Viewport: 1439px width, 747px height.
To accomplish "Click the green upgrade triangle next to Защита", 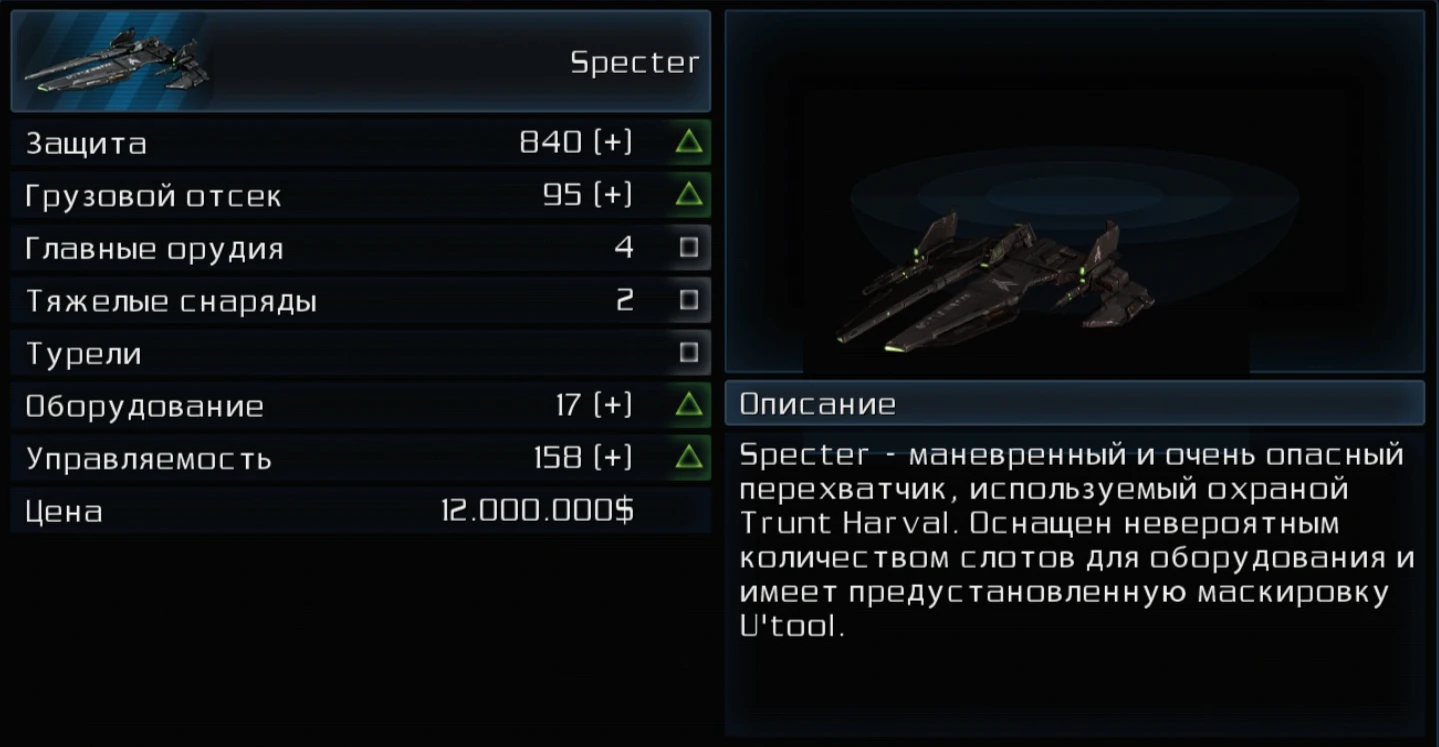I will [686, 142].
